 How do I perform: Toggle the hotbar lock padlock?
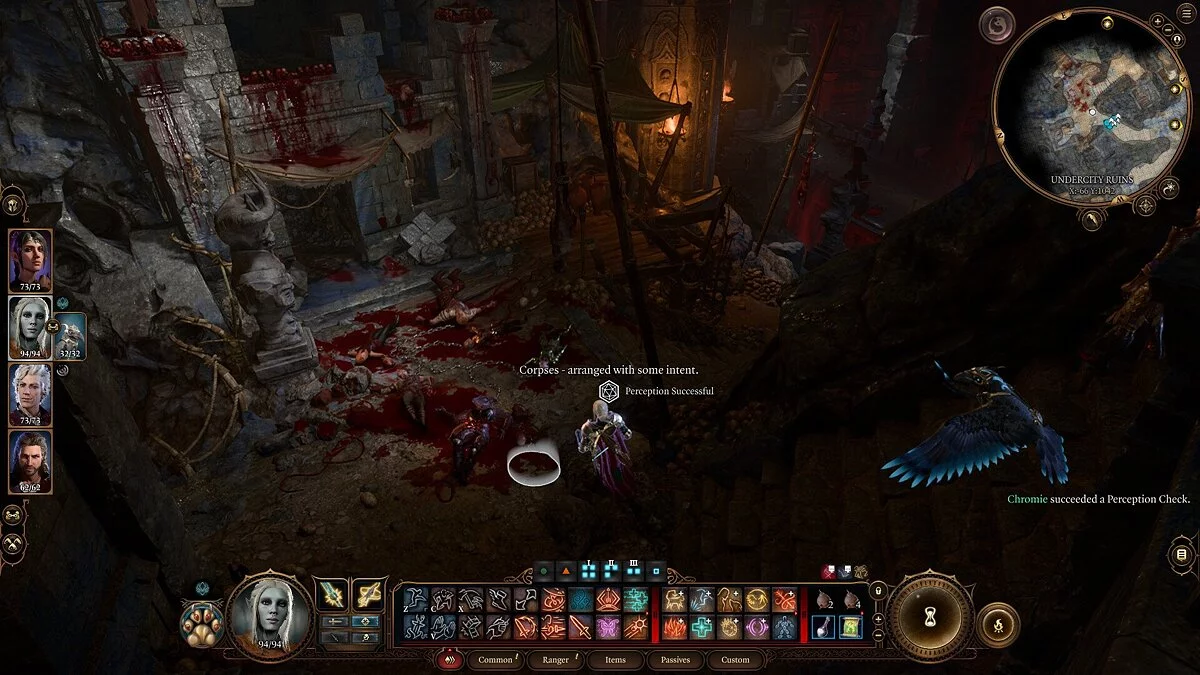[x=878, y=592]
